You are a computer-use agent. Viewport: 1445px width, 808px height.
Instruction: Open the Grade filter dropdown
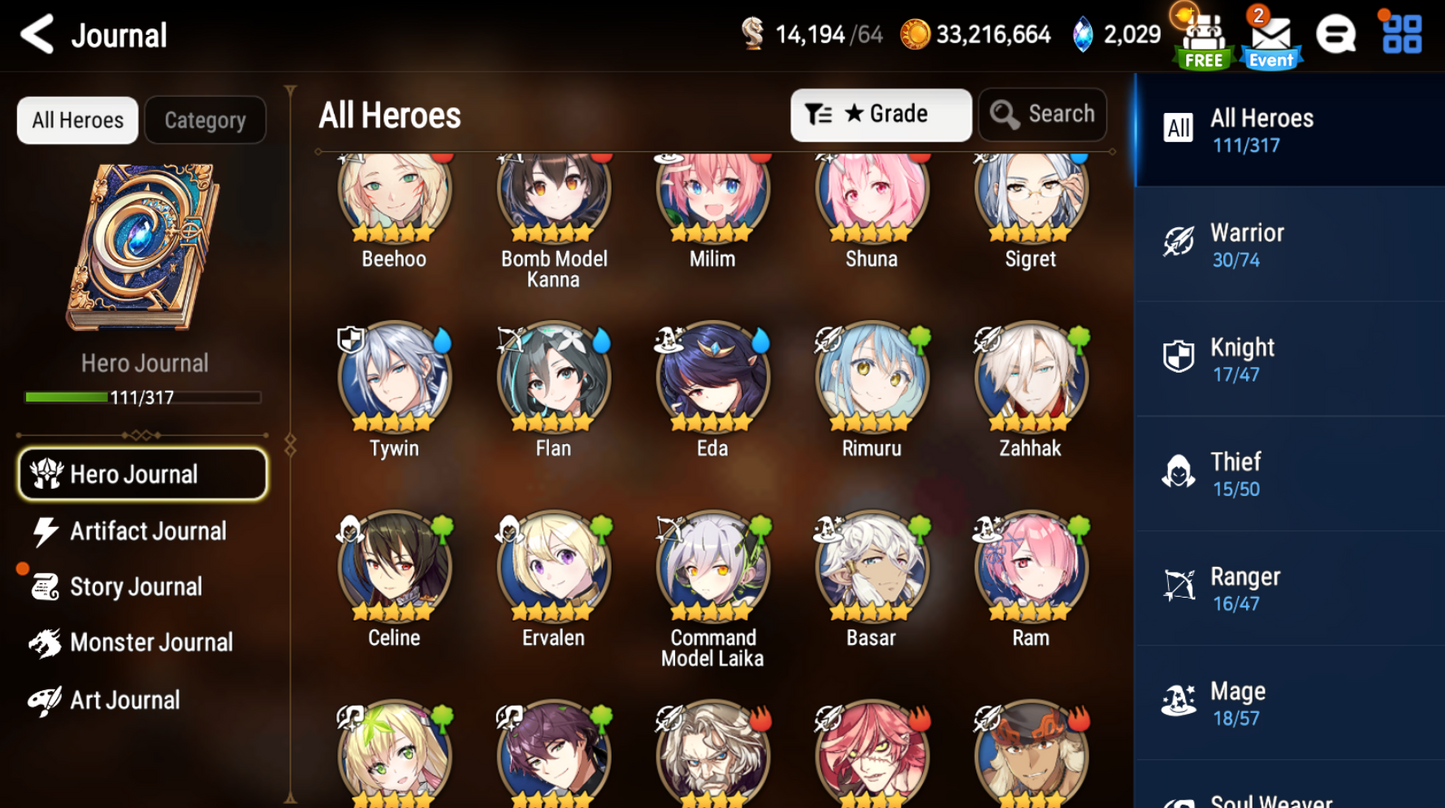pyautogui.click(x=880, y=114)
